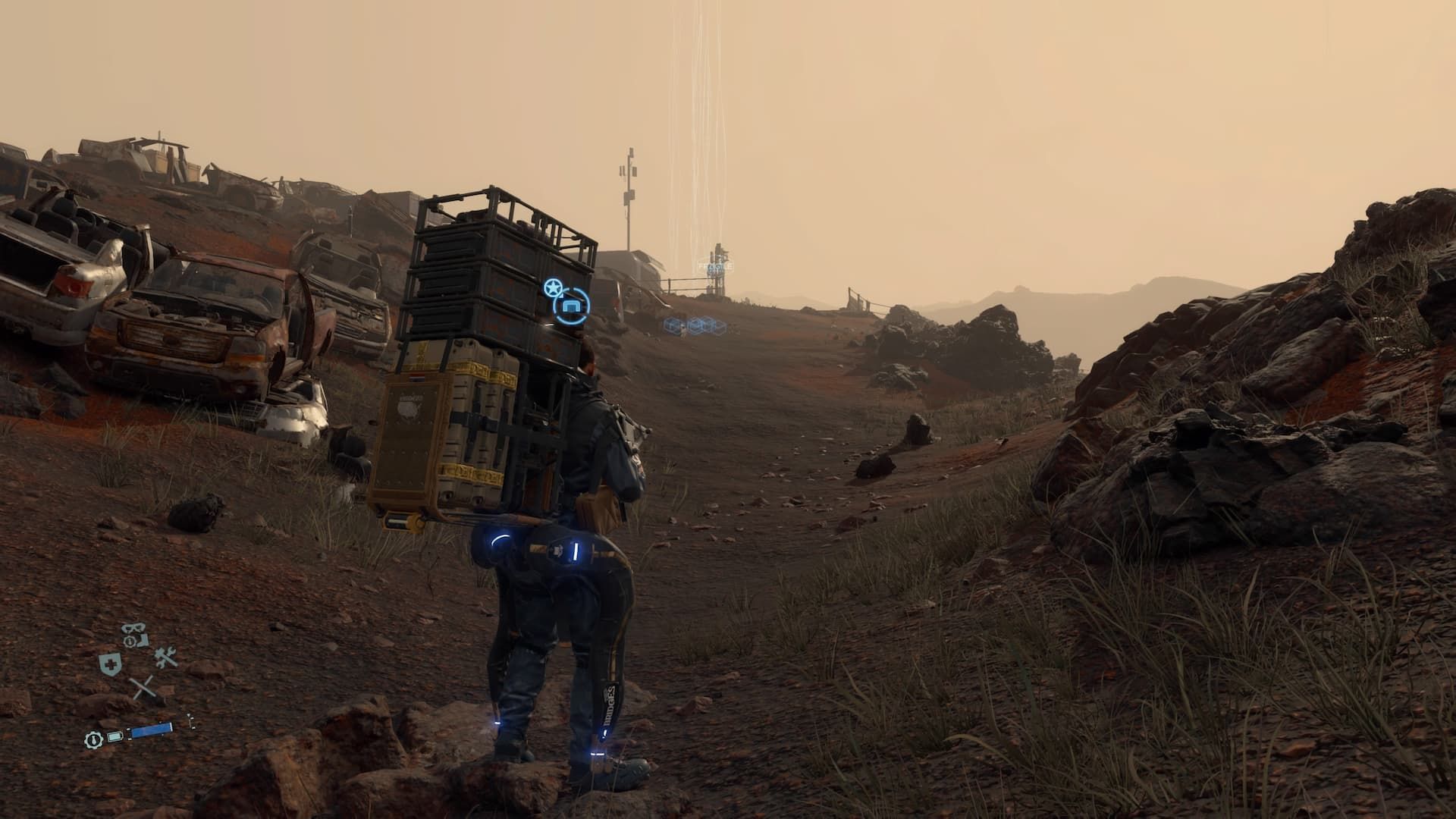The image size is (1456, 819).
Task: Click the white footprint trail markers near the gauge
Action: pyautogui.click(x=191, y=720)
